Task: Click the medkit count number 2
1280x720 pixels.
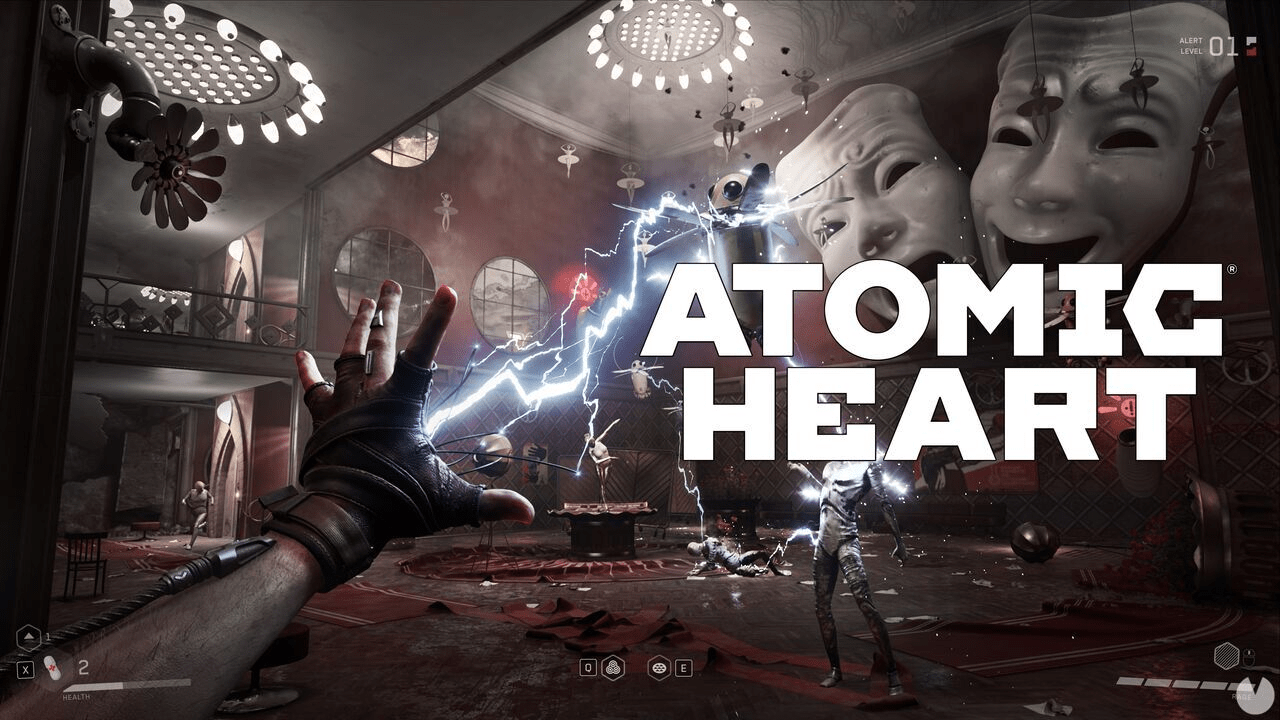Action: tap(83, 667)
